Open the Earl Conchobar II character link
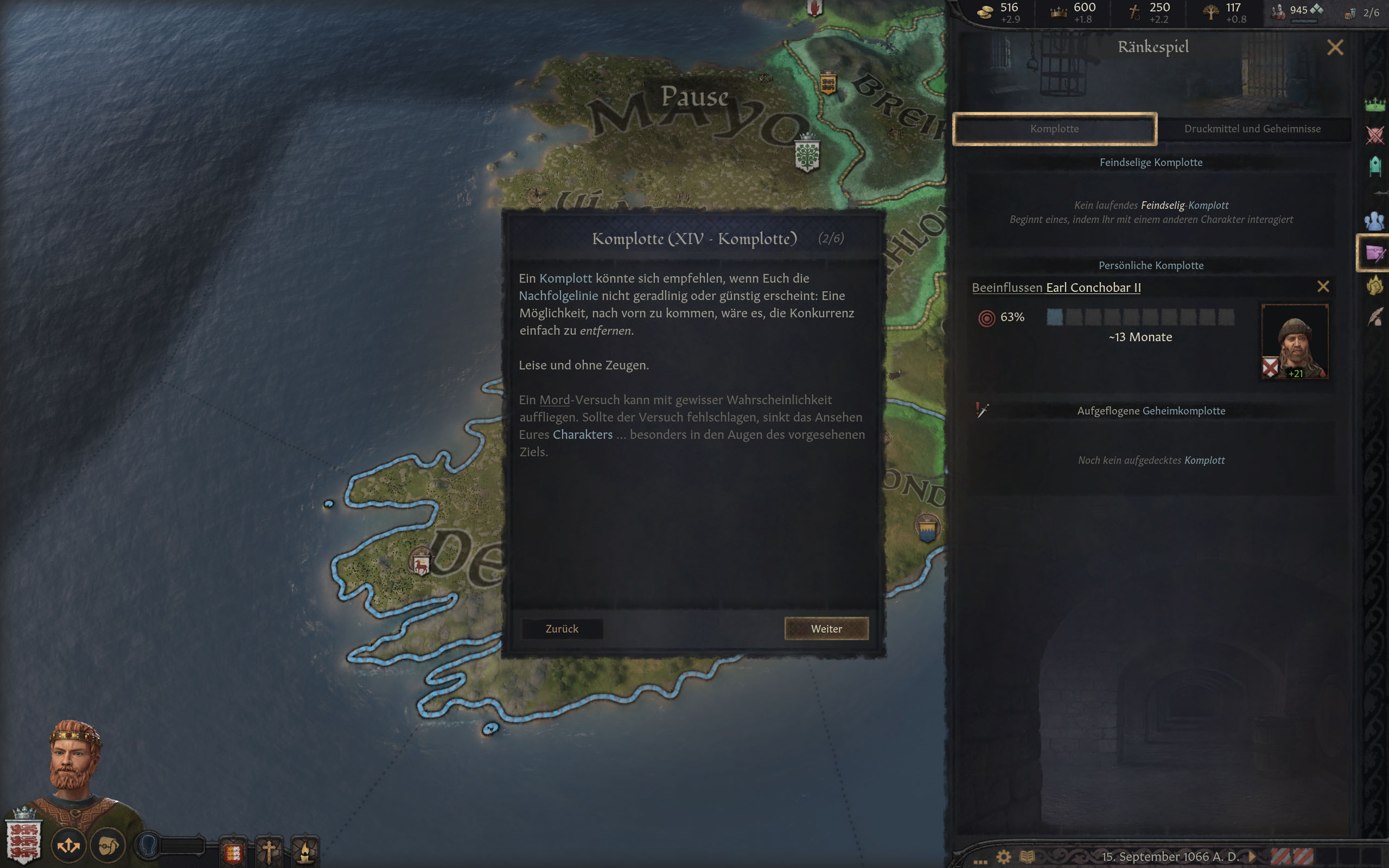 (1093, 288)
